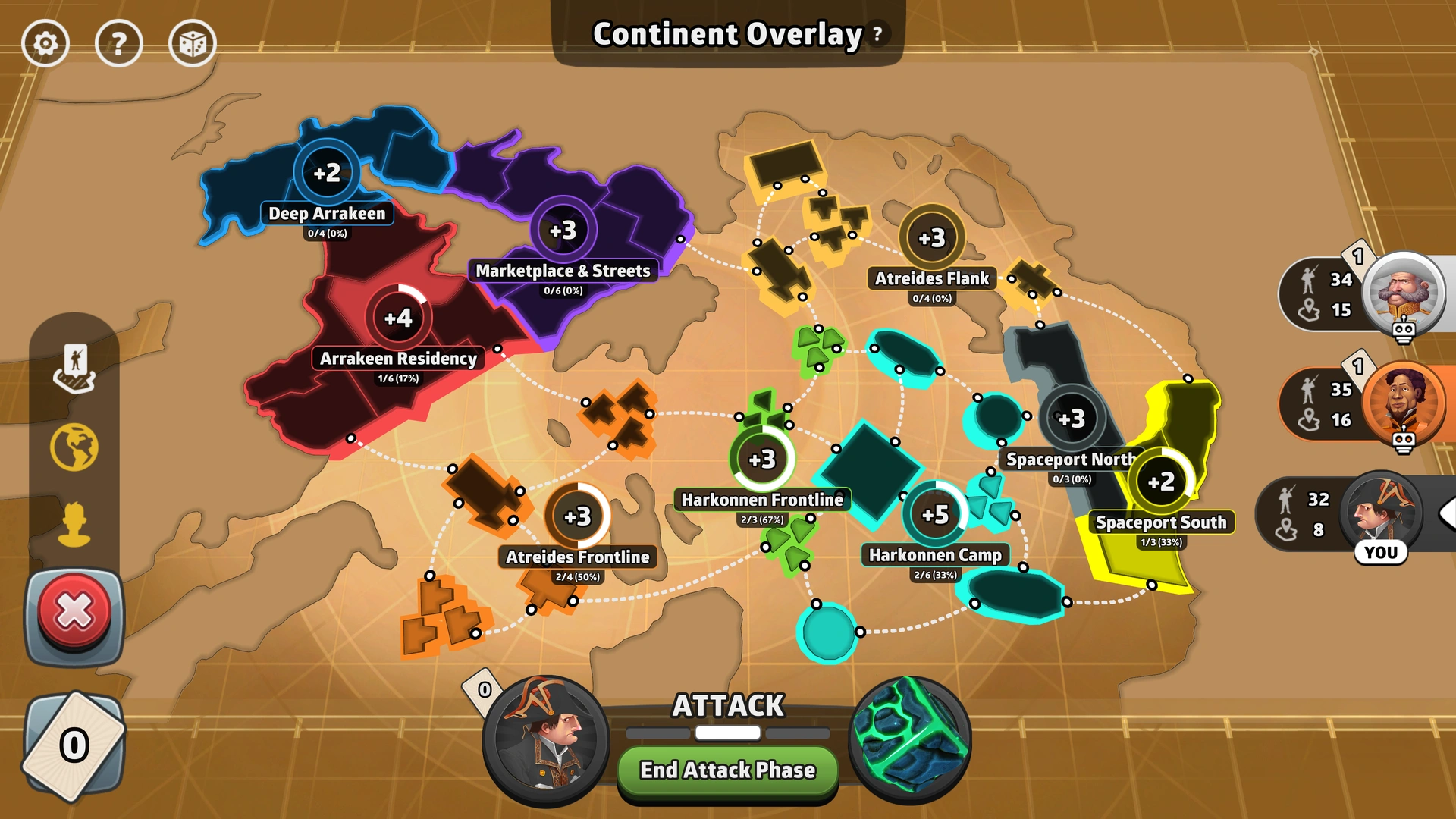Click the soldier icon next to 32
Screen dimensions: 1456x819
click(x=1285, y=499)
